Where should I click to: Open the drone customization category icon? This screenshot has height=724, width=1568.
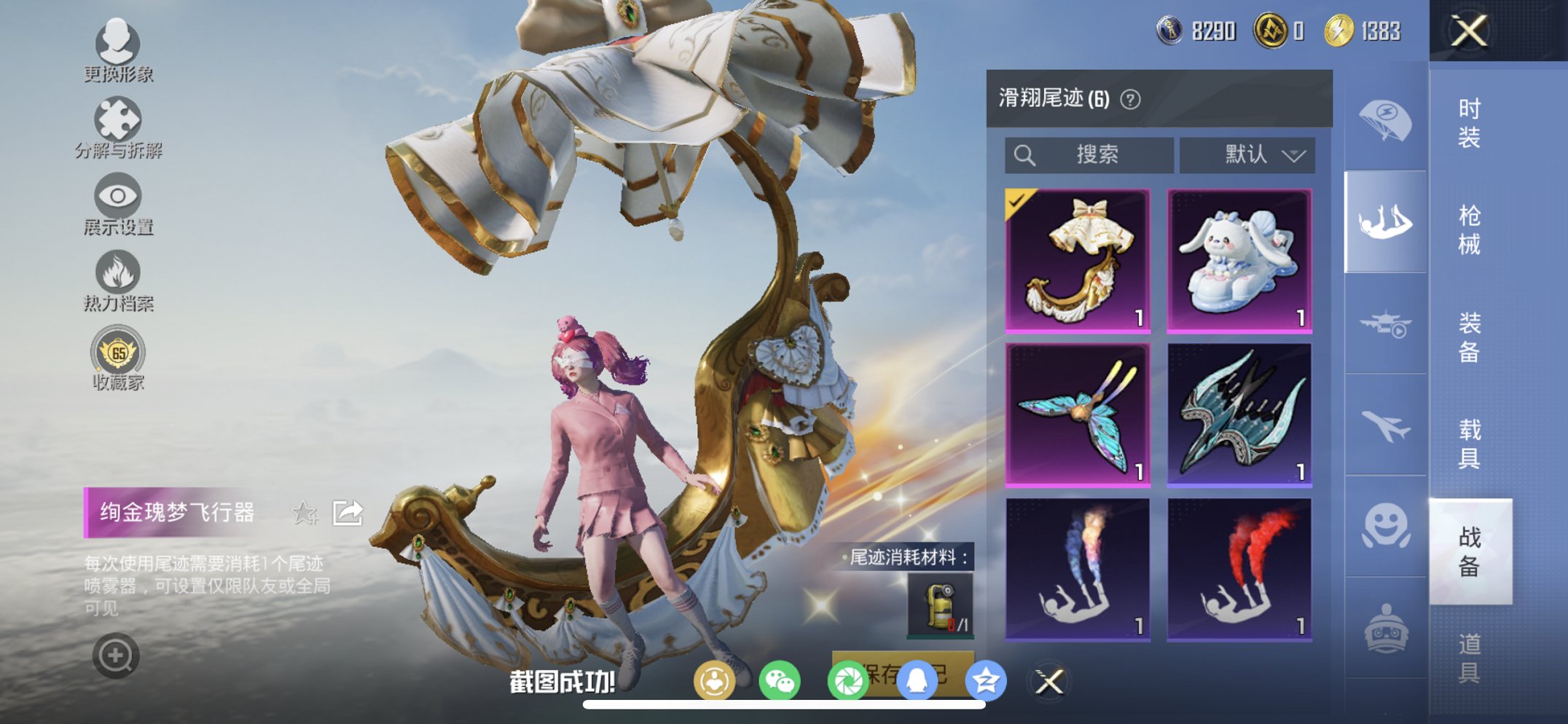tap(1384, 323)
